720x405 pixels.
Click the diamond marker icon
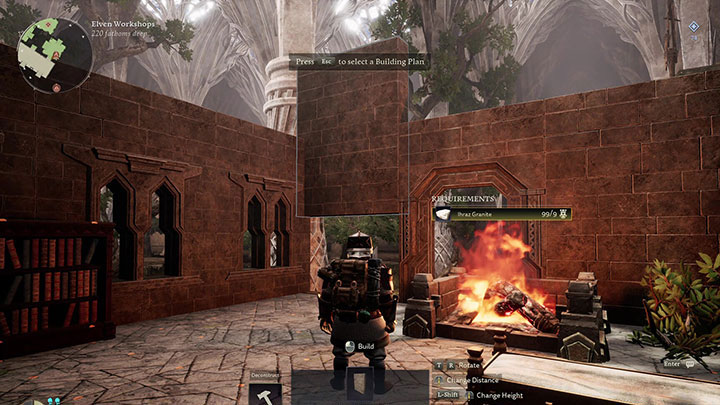tap(694, 26)
